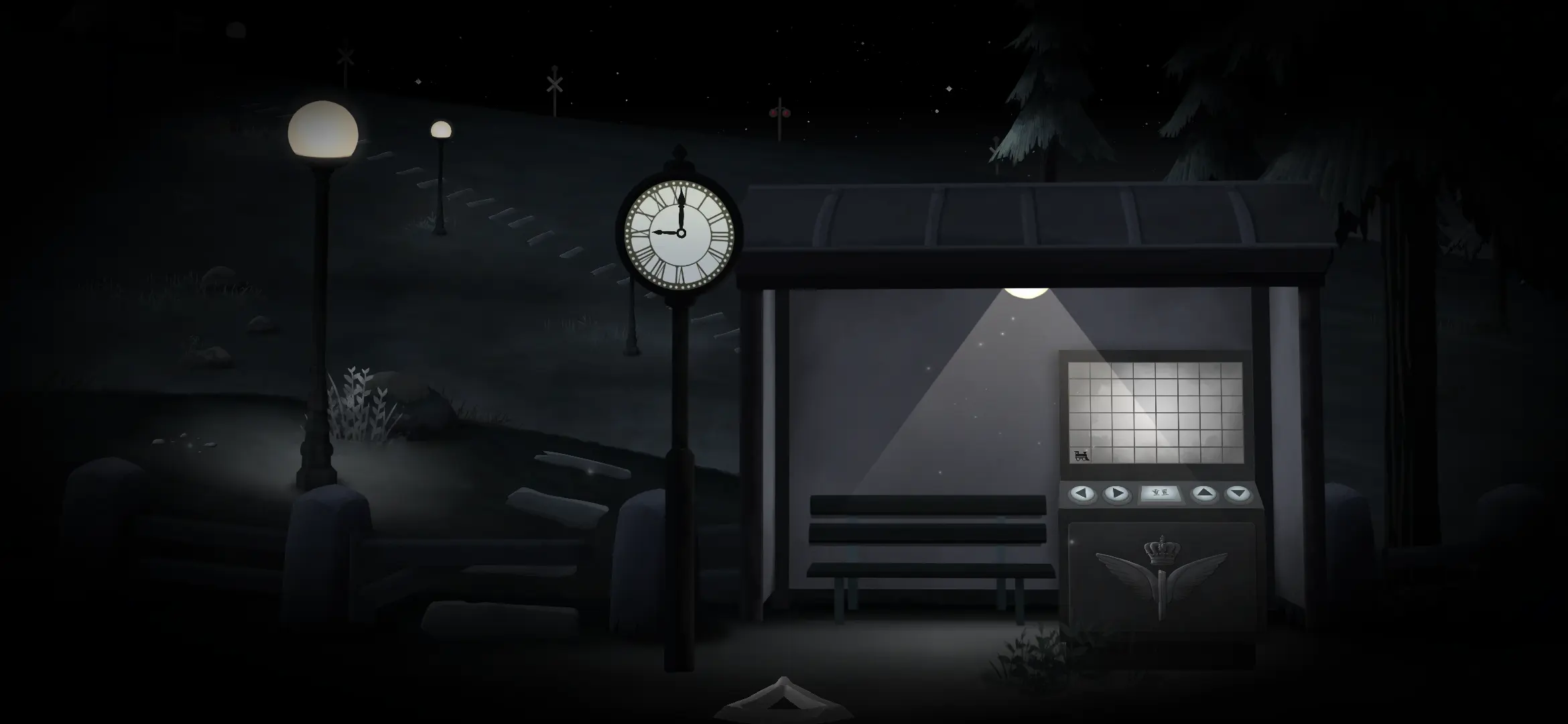This screenshot has width=1568, height=724.
Task: Hit the rectangular reset button between the arrows
Action: pos(1161,494)
